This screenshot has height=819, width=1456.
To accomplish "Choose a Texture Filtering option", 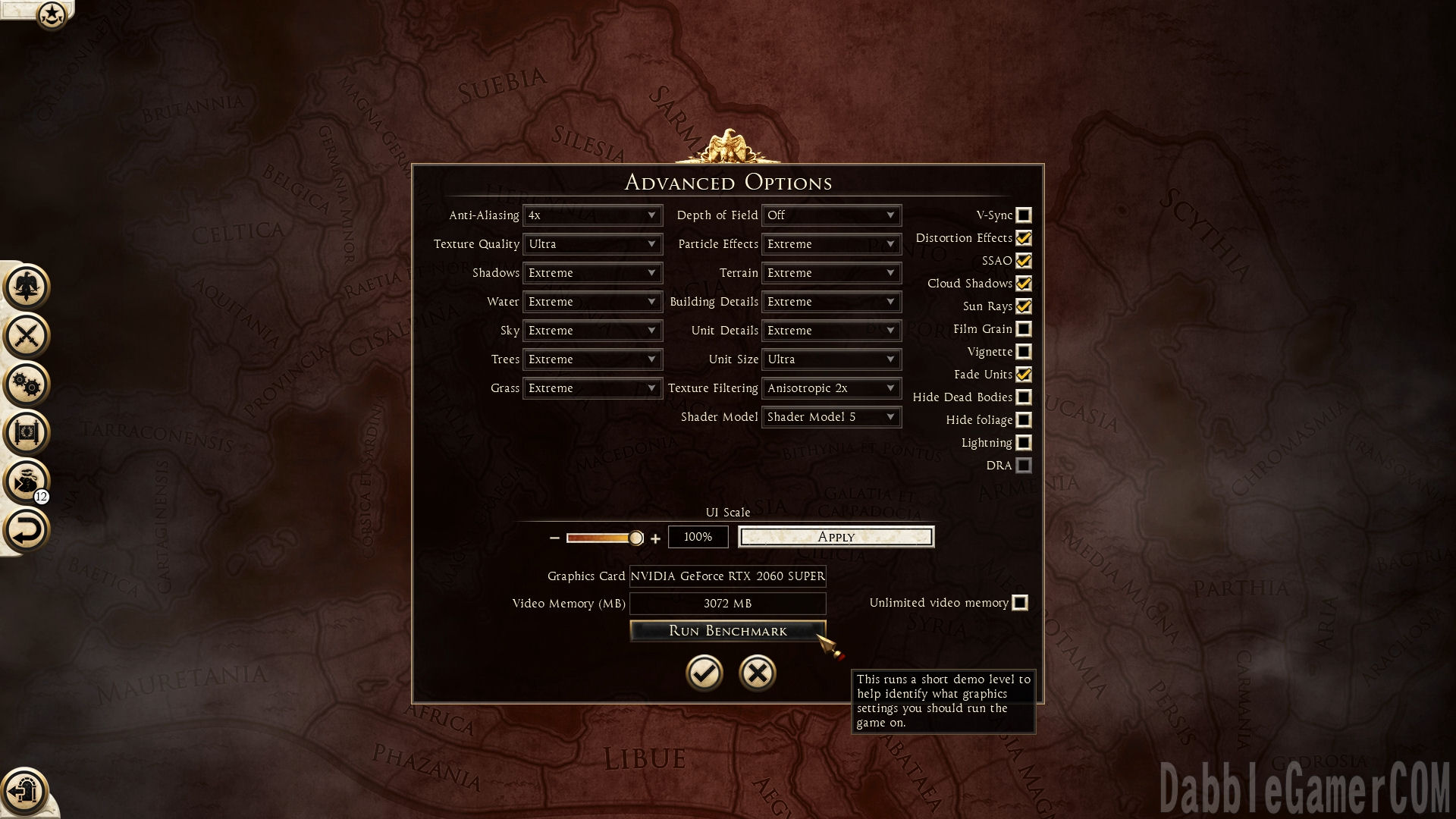I will click(831, 388).
